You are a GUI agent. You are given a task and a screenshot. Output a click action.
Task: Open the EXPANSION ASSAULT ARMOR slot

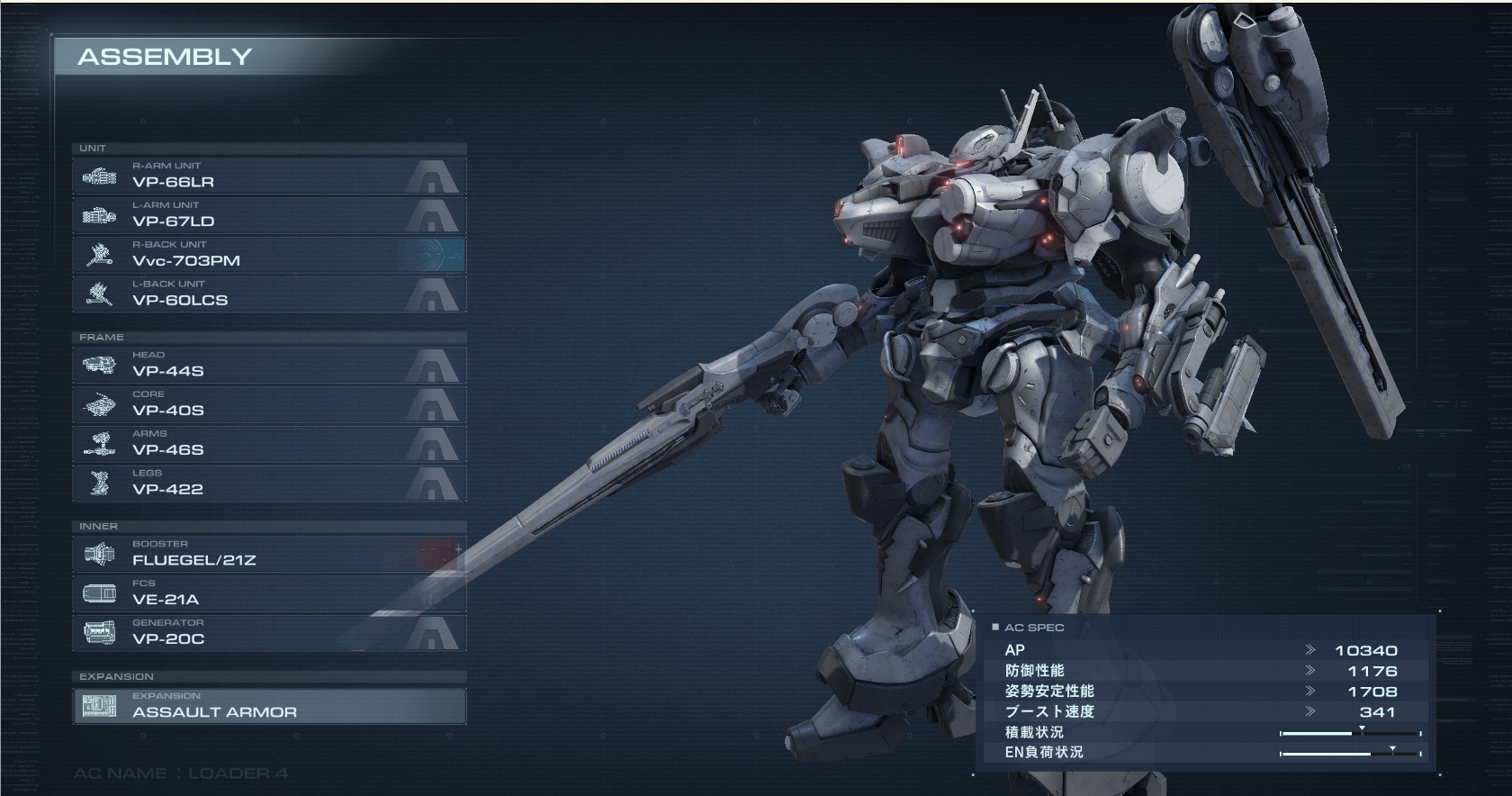(268, 707)
